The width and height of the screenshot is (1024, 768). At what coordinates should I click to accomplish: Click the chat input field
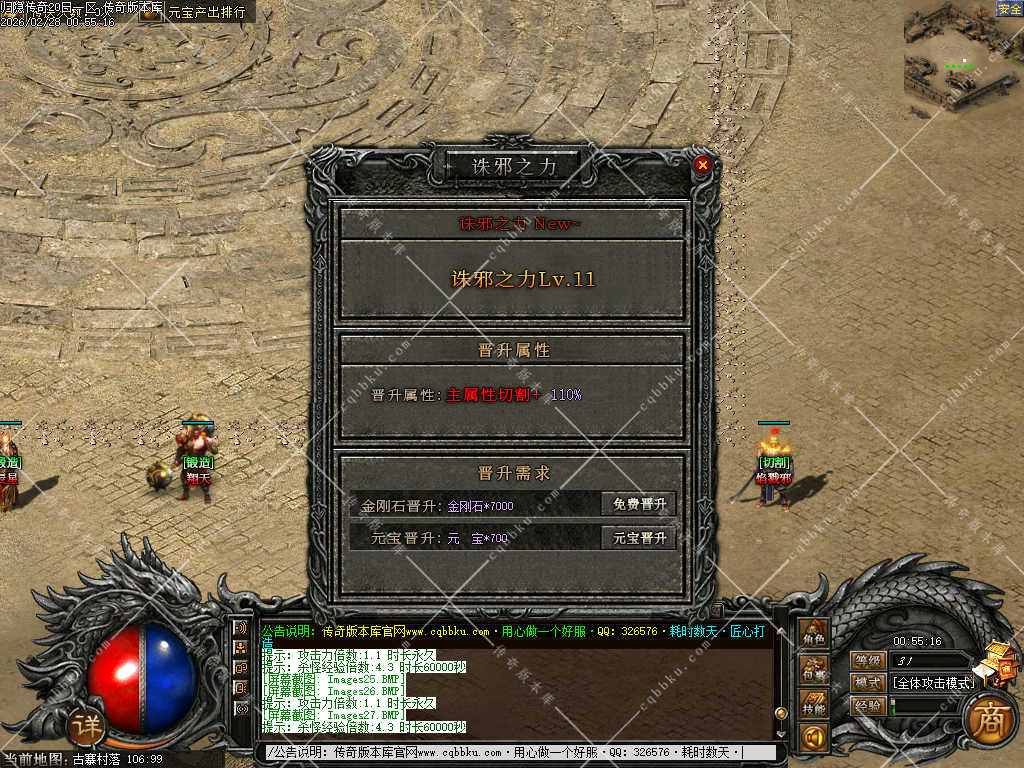[x=510, y=752]
